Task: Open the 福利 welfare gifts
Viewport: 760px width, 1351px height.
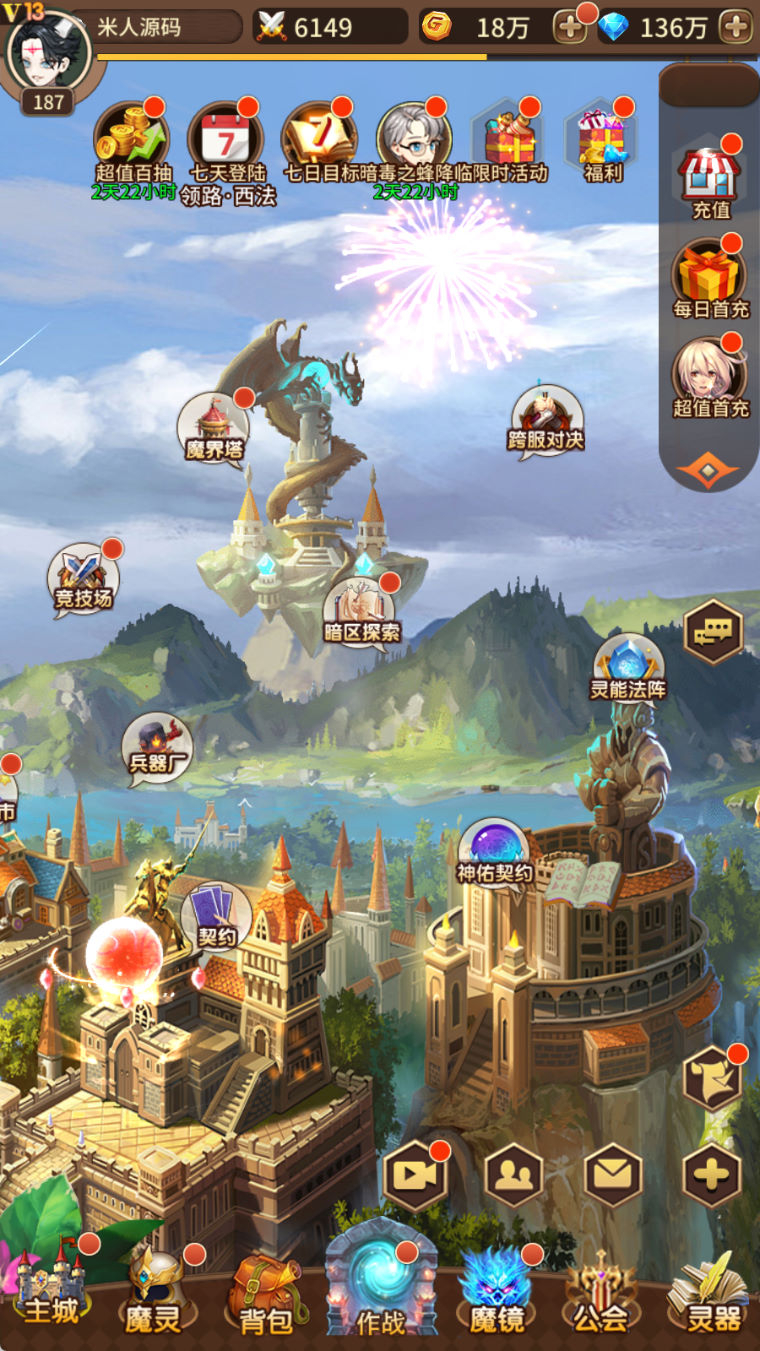Action: pyautogui.click(x=603, y=142)
